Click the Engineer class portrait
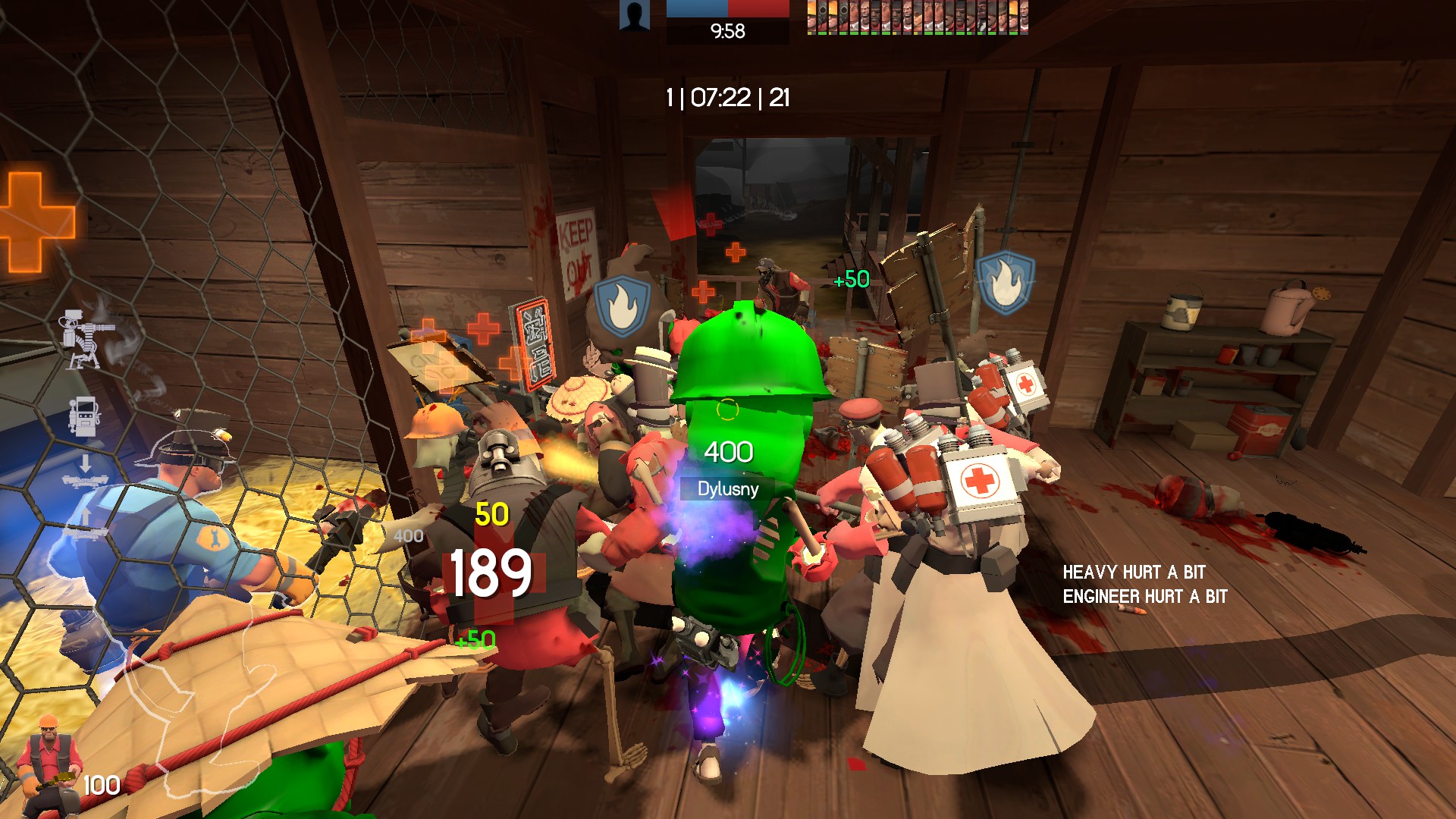This screenshot has height=819, width=1456. [x=49, y=764]
